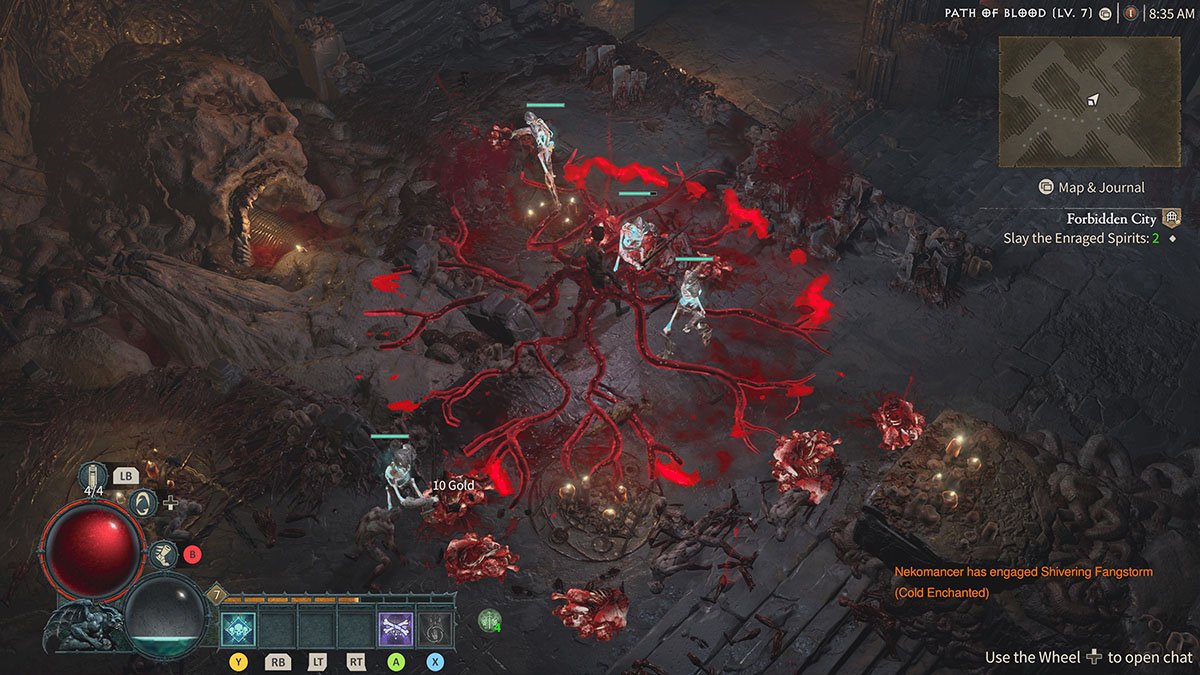Click the round swirl emblem beside the potion
The image size is (1200, 675).
point(144,501)
